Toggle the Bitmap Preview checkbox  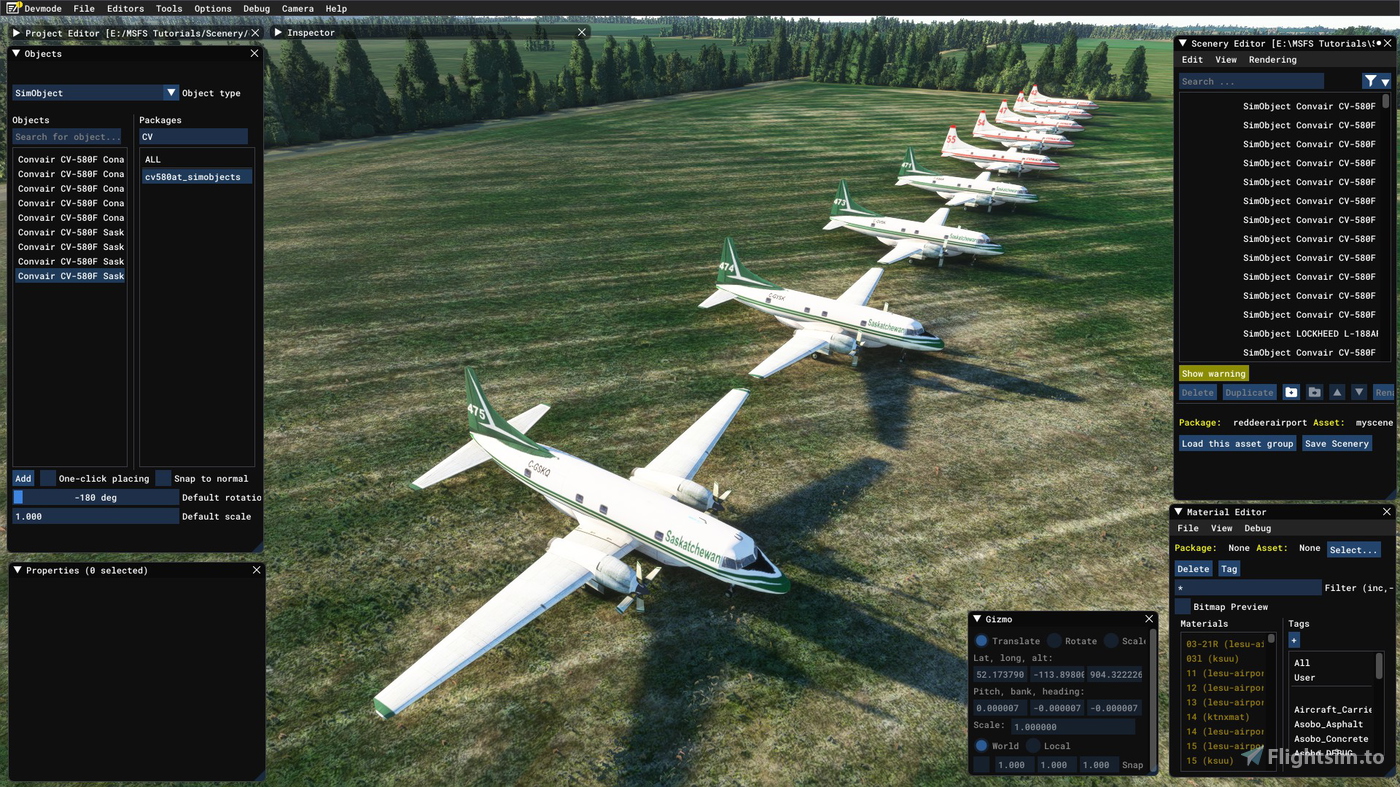coord(1183,607)
